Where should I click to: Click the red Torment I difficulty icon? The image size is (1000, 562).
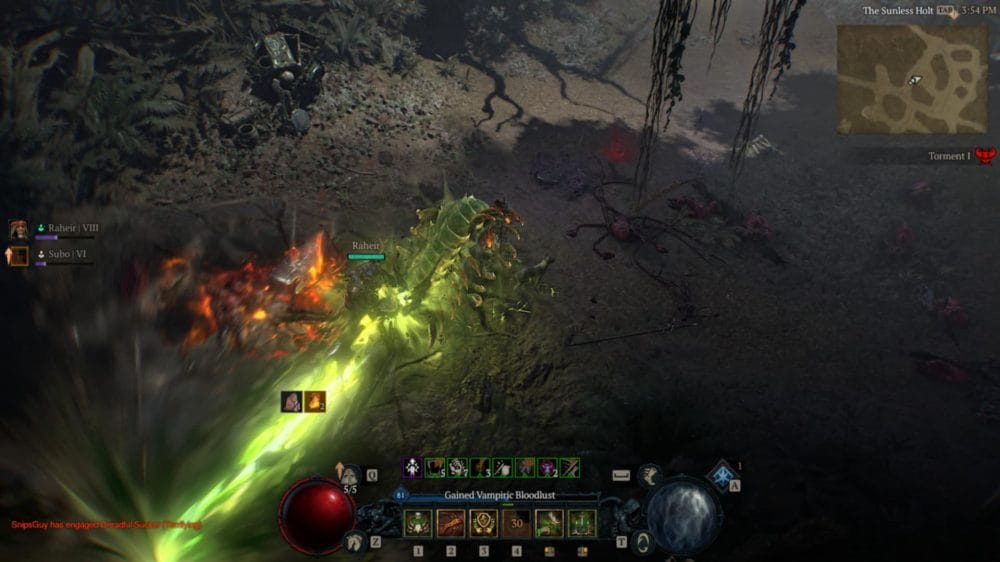986,156
